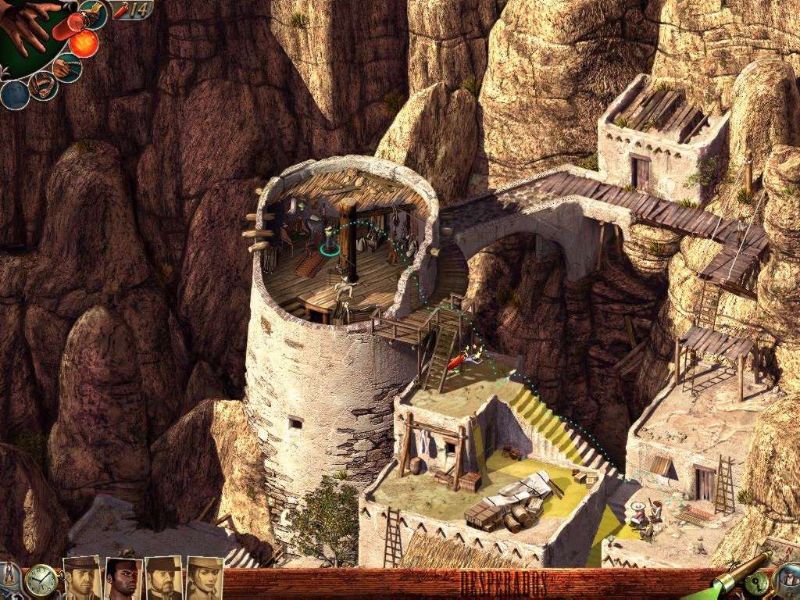Select the first character portrait with hat

(82, 578)
